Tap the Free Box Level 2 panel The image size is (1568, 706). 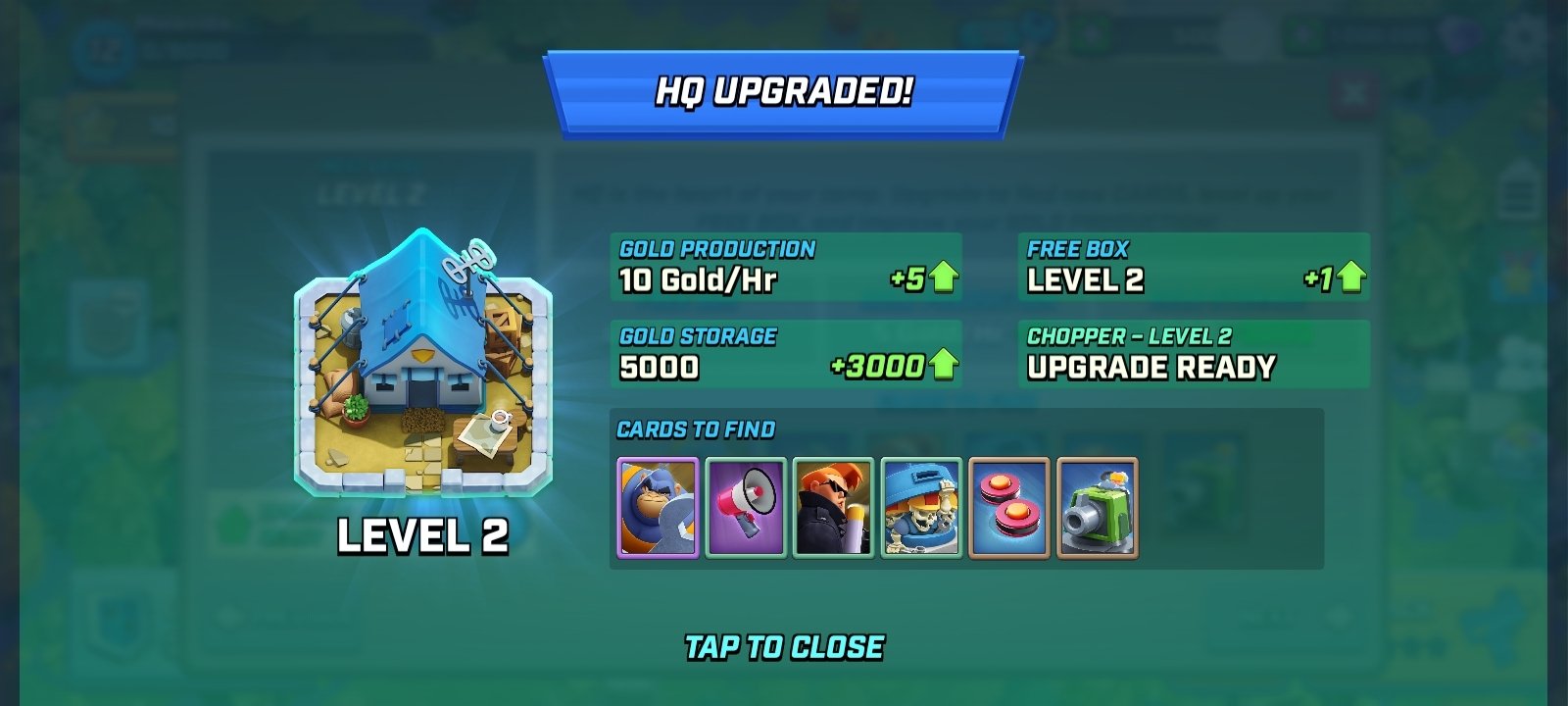tap(1194, 267)
